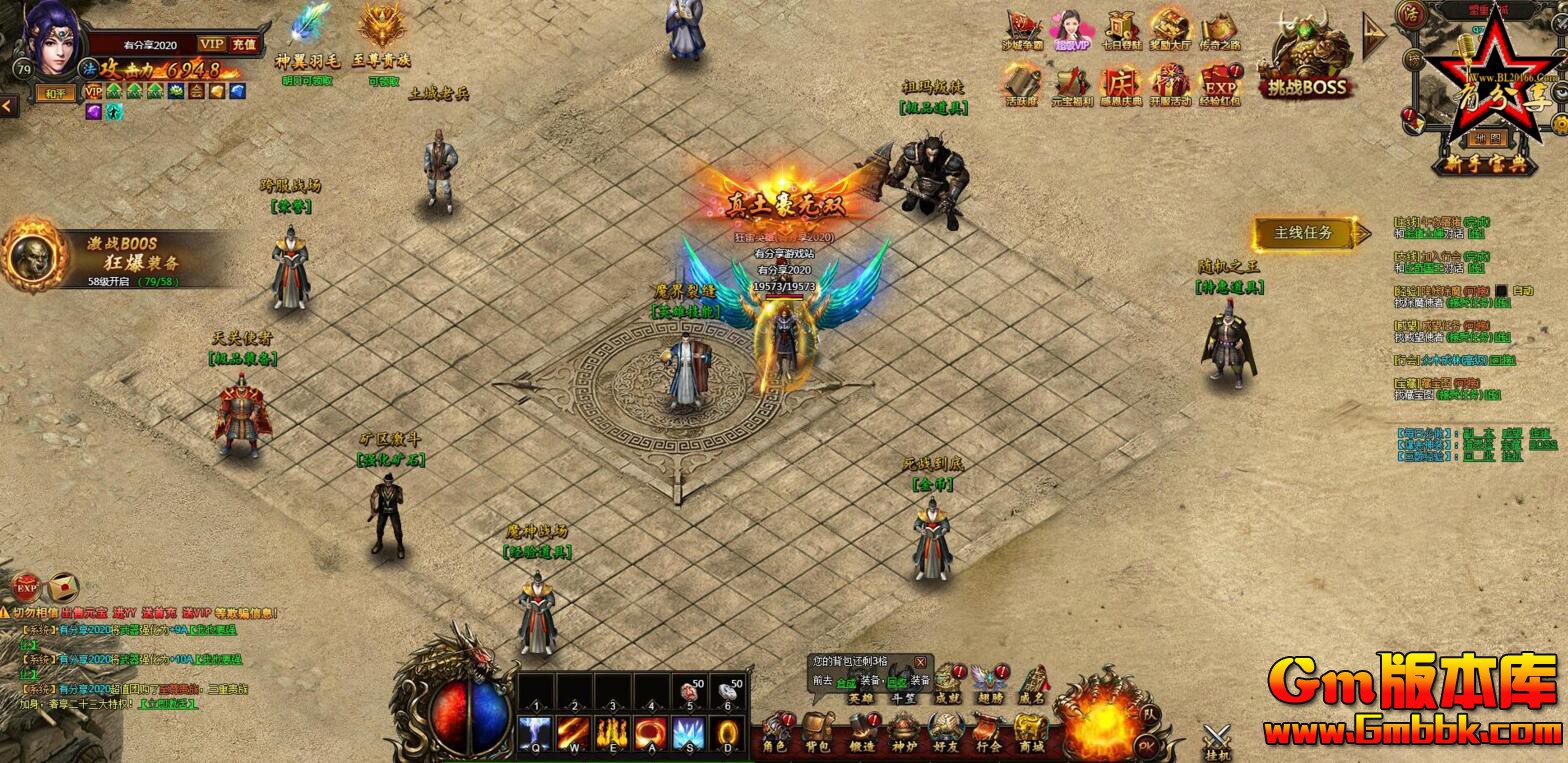Viewport: 1568px width, 763px height.
Task: Switch to 背包 bag in bottom menu
Action: click(815, 728)
